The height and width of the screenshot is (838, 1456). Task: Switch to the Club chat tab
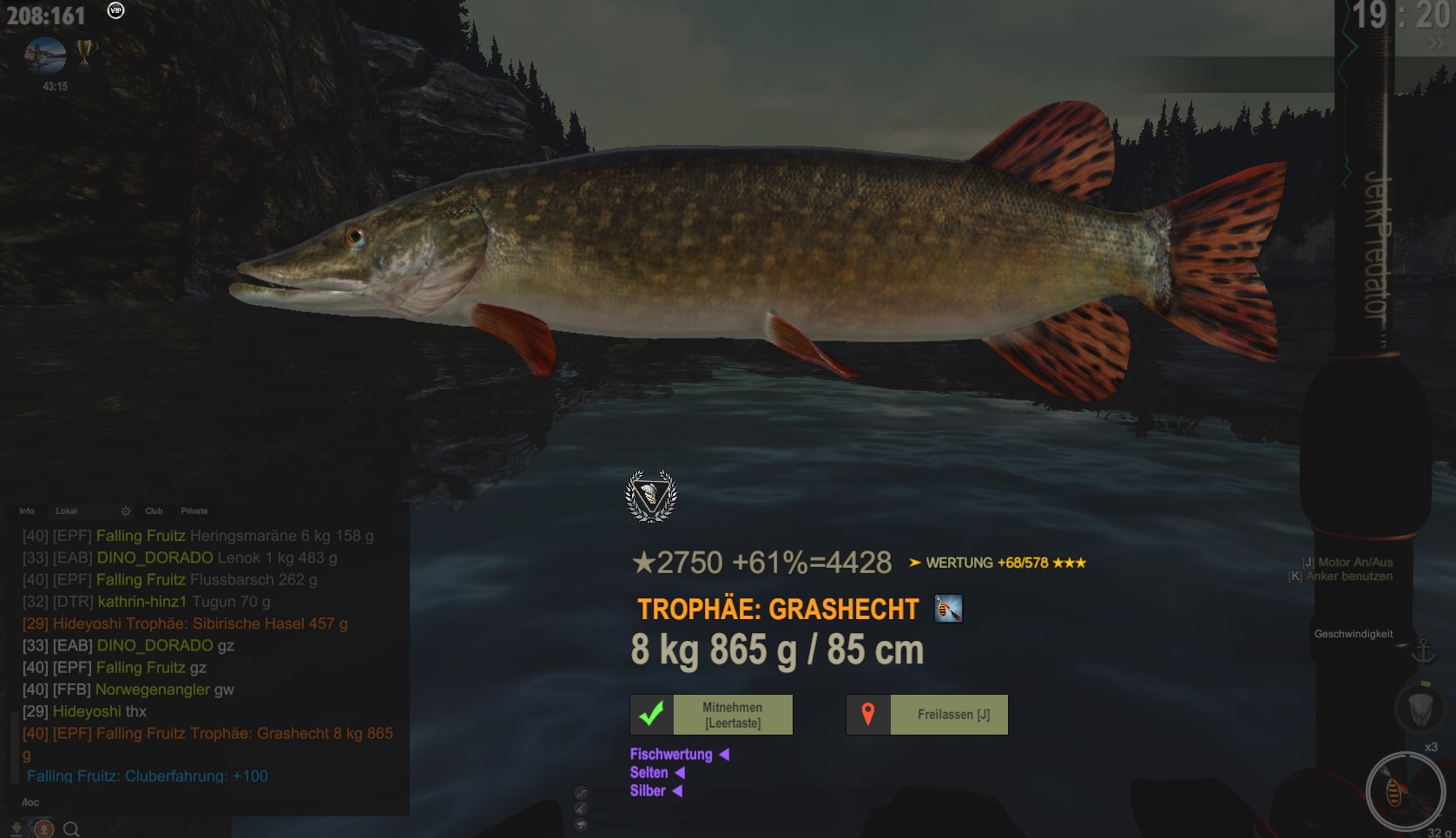(154, 511)
